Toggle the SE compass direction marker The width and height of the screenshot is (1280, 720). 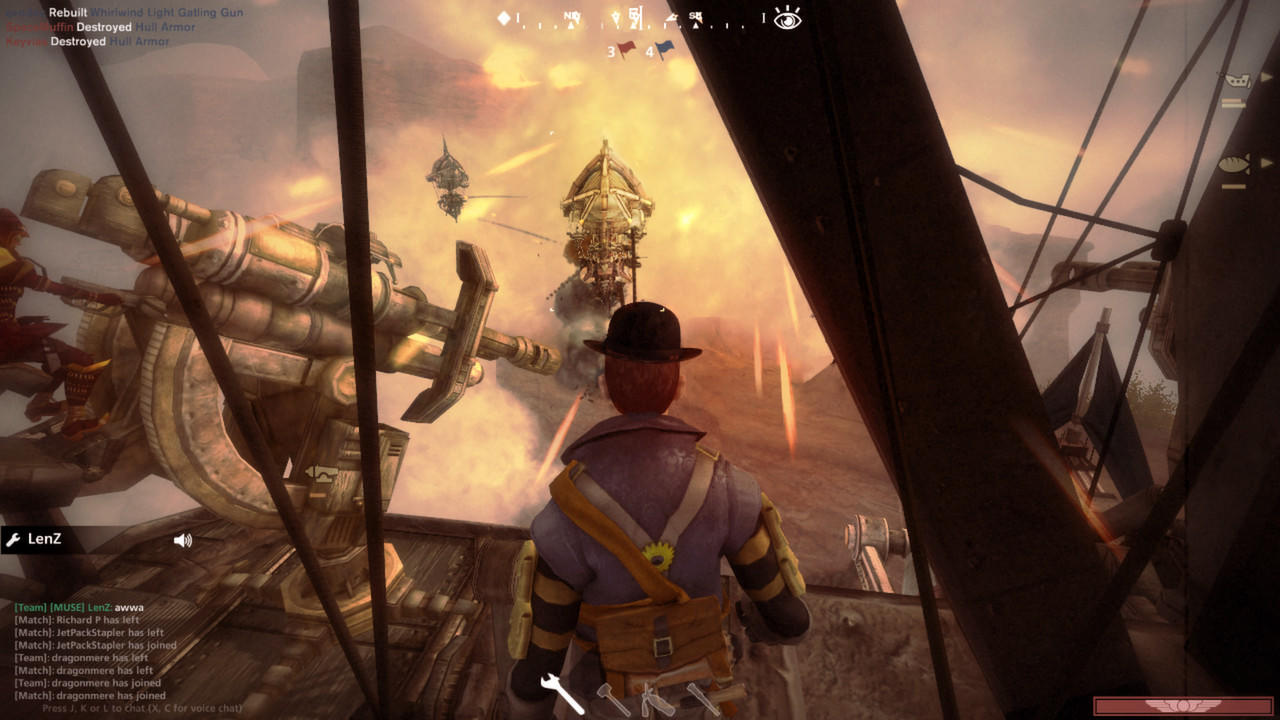point(695,16)
